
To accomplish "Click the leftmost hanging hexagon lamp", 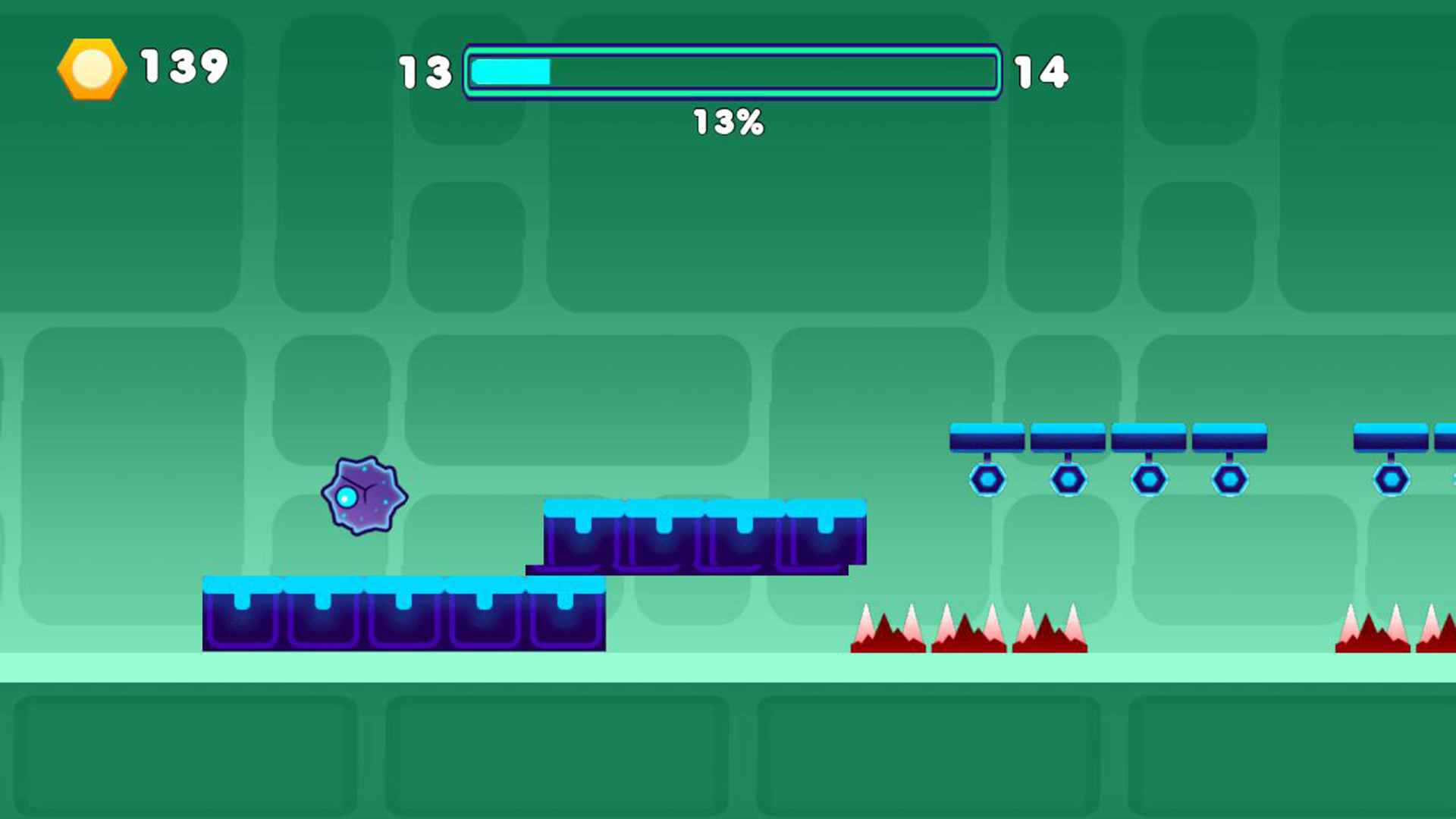I will coord(987,478).
